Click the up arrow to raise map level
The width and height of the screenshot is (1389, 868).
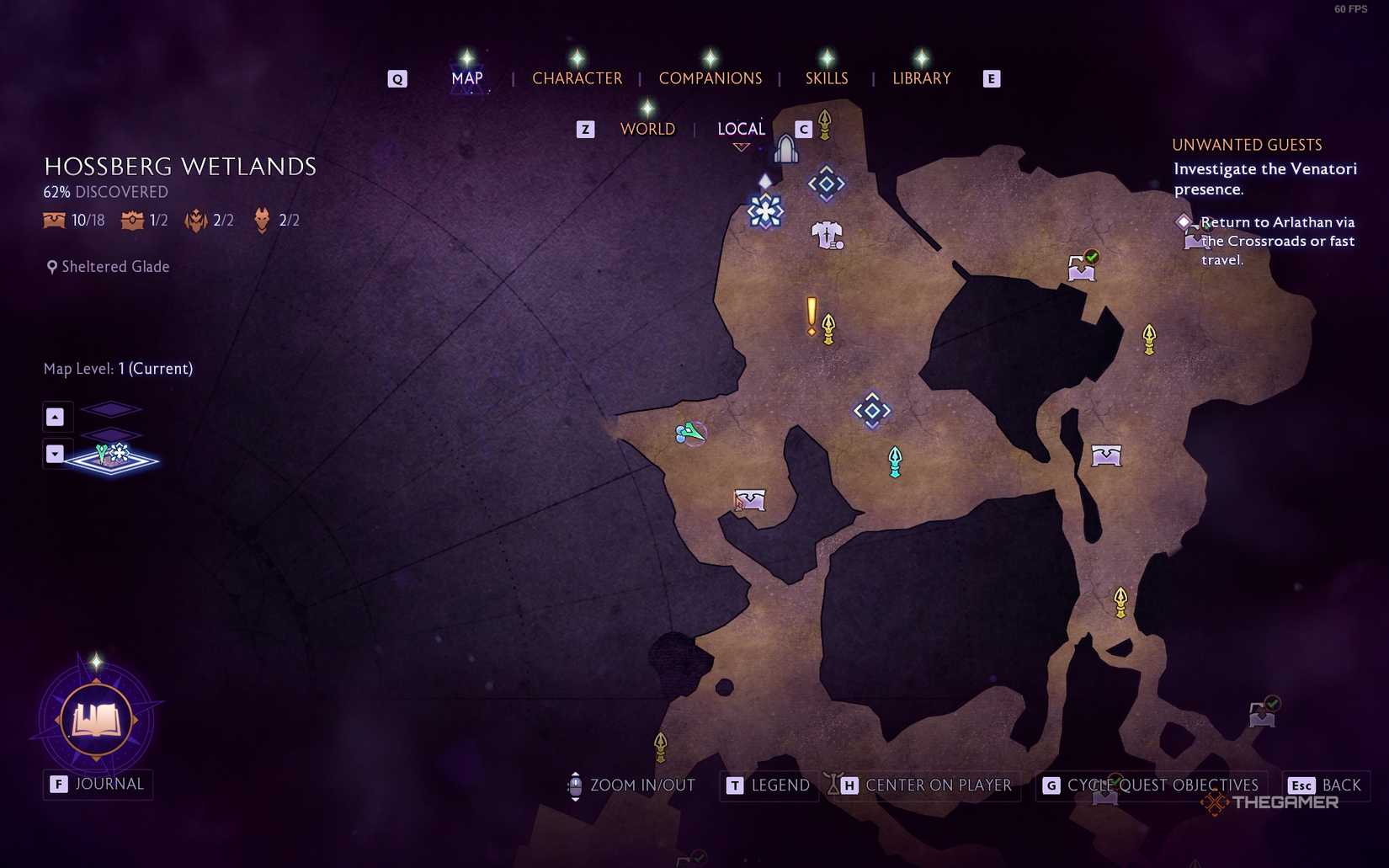[x=56, y=416]
